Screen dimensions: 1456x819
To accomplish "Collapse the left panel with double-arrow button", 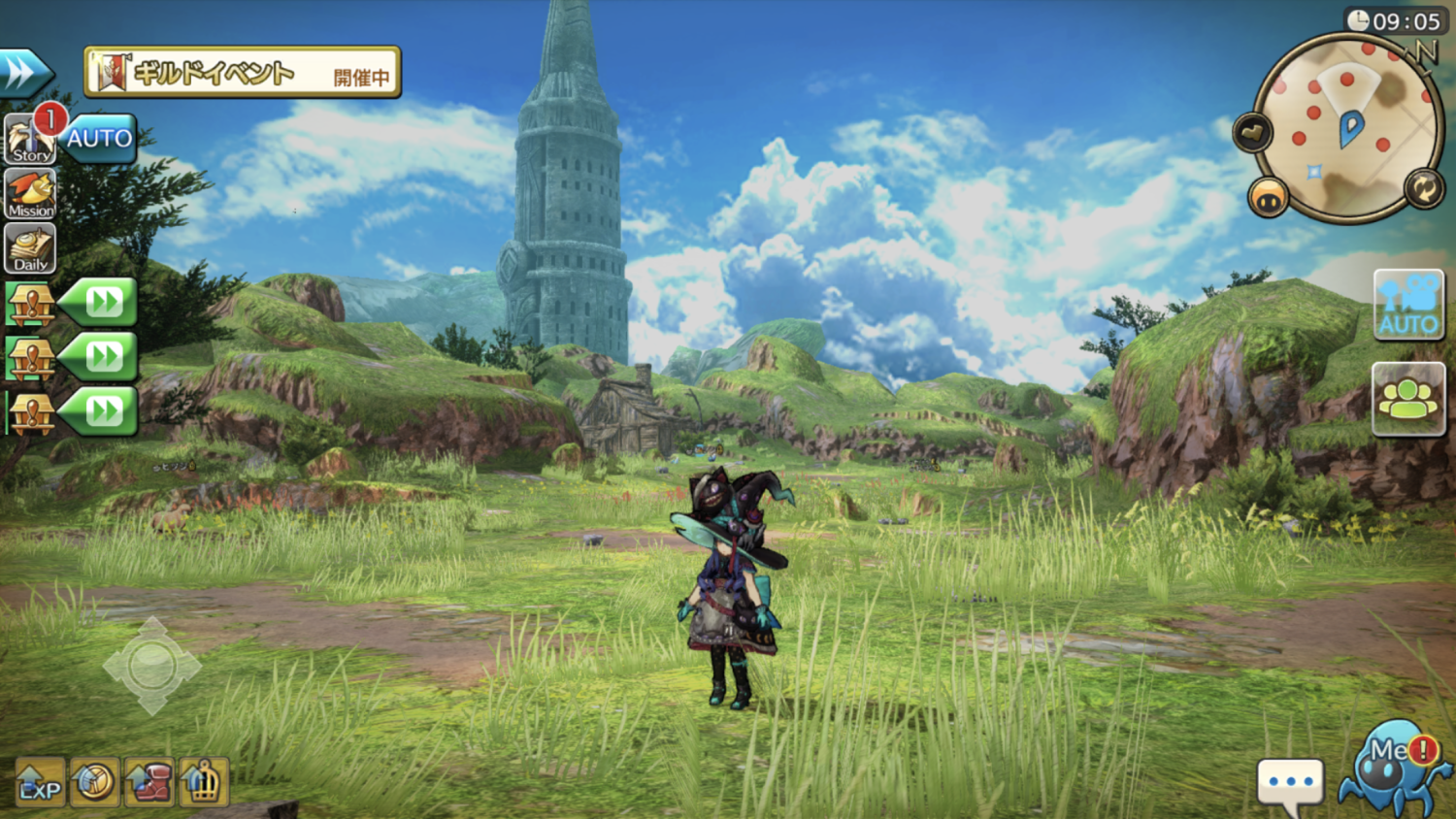I will tap(24, 73).
